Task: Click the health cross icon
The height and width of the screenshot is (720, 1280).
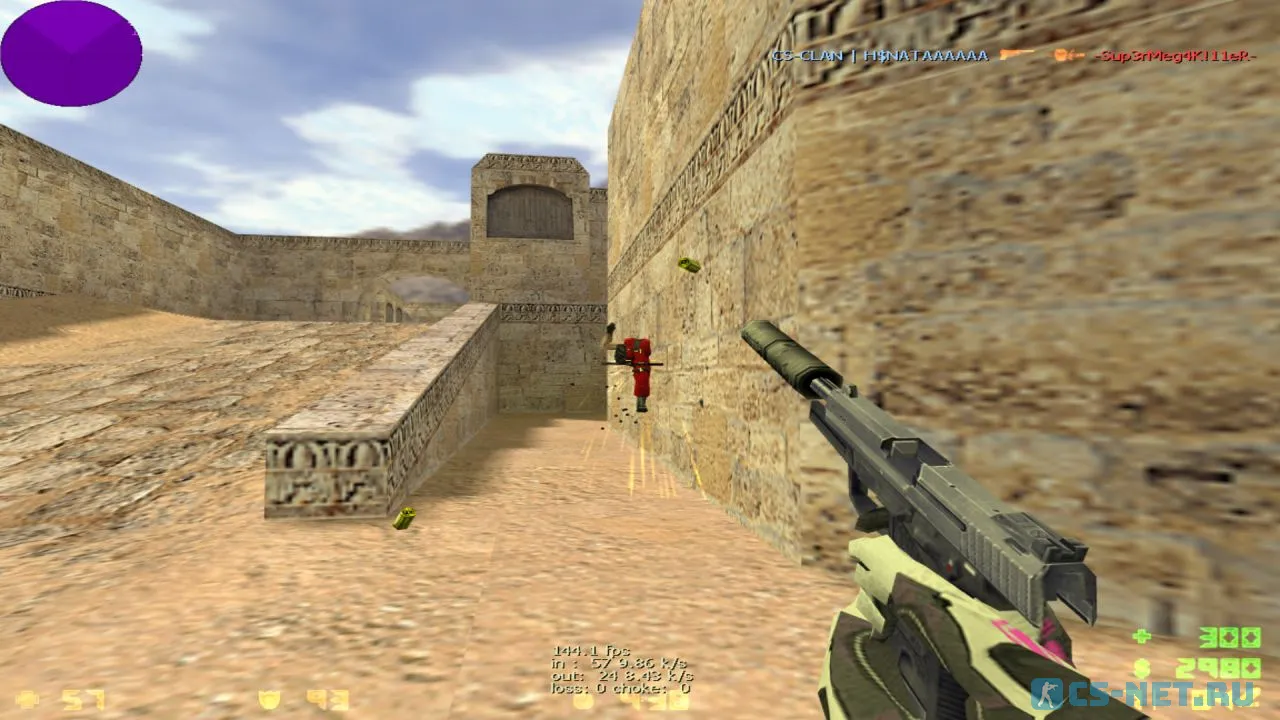Action: coord(27,698)
